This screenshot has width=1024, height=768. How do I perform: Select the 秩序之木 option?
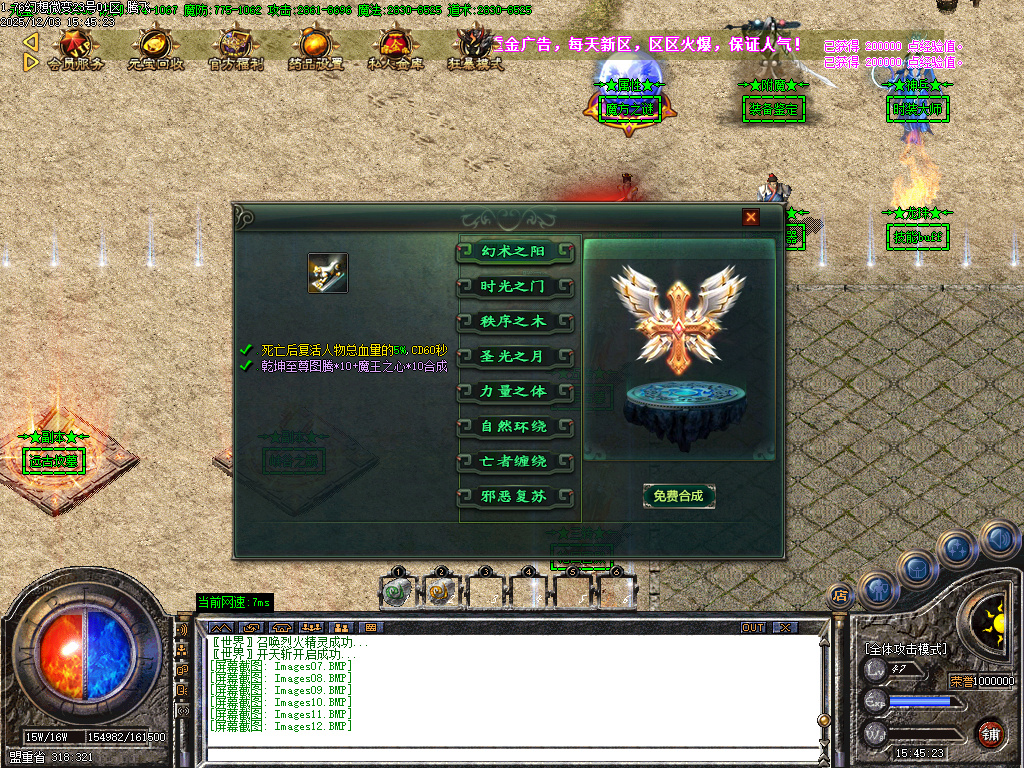(515, 322)
